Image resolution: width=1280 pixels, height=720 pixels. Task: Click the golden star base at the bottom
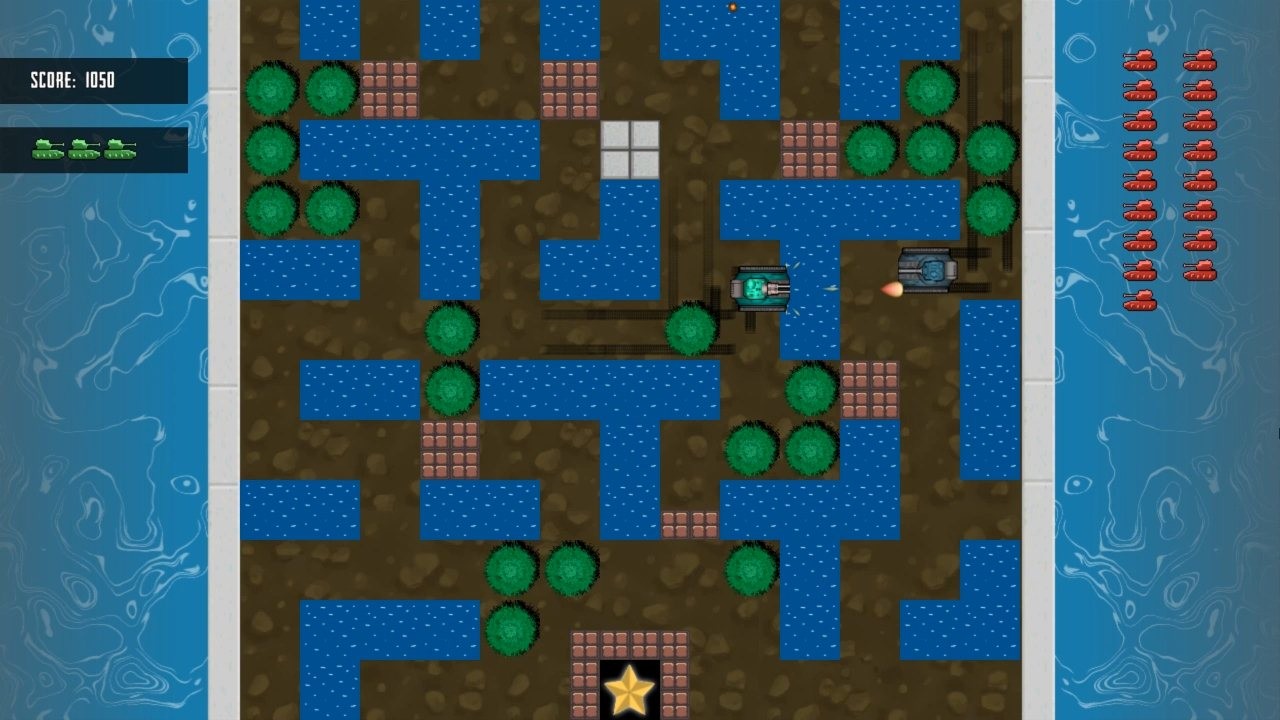point(628,690)
